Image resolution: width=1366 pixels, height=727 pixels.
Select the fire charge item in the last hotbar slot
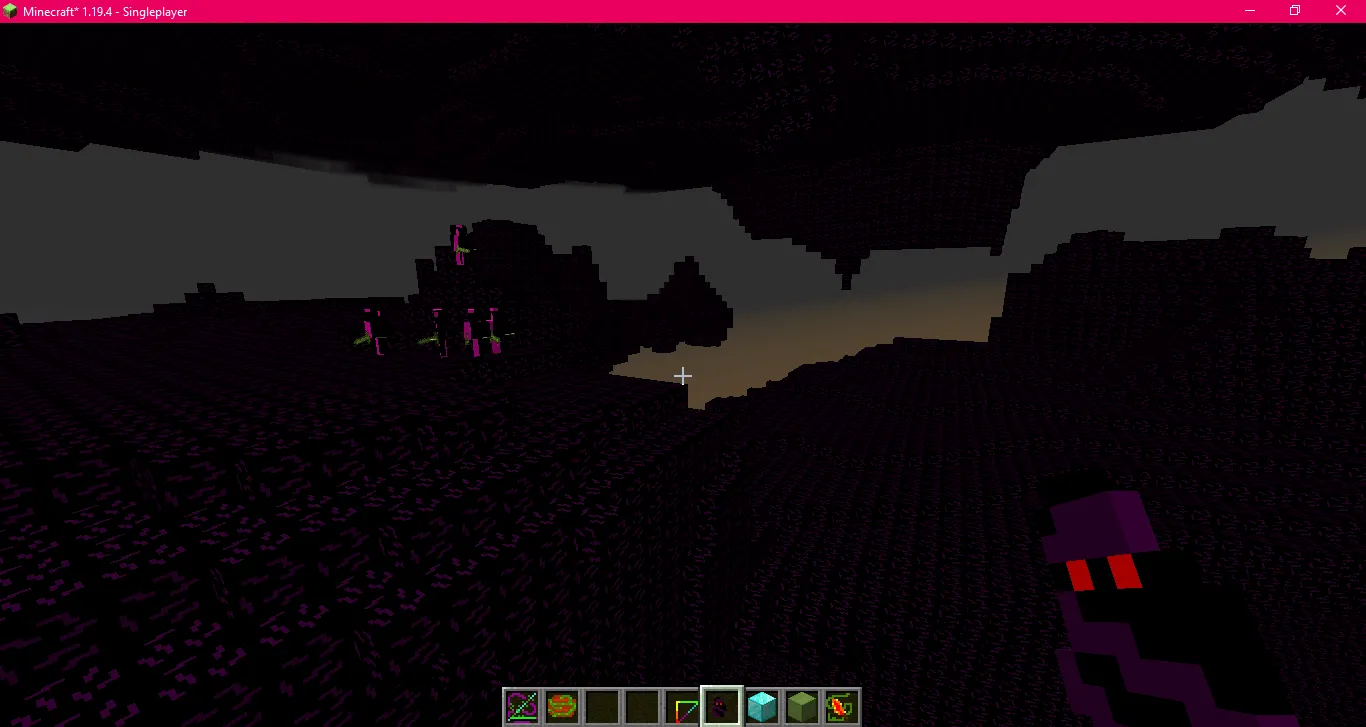[841, 707]
